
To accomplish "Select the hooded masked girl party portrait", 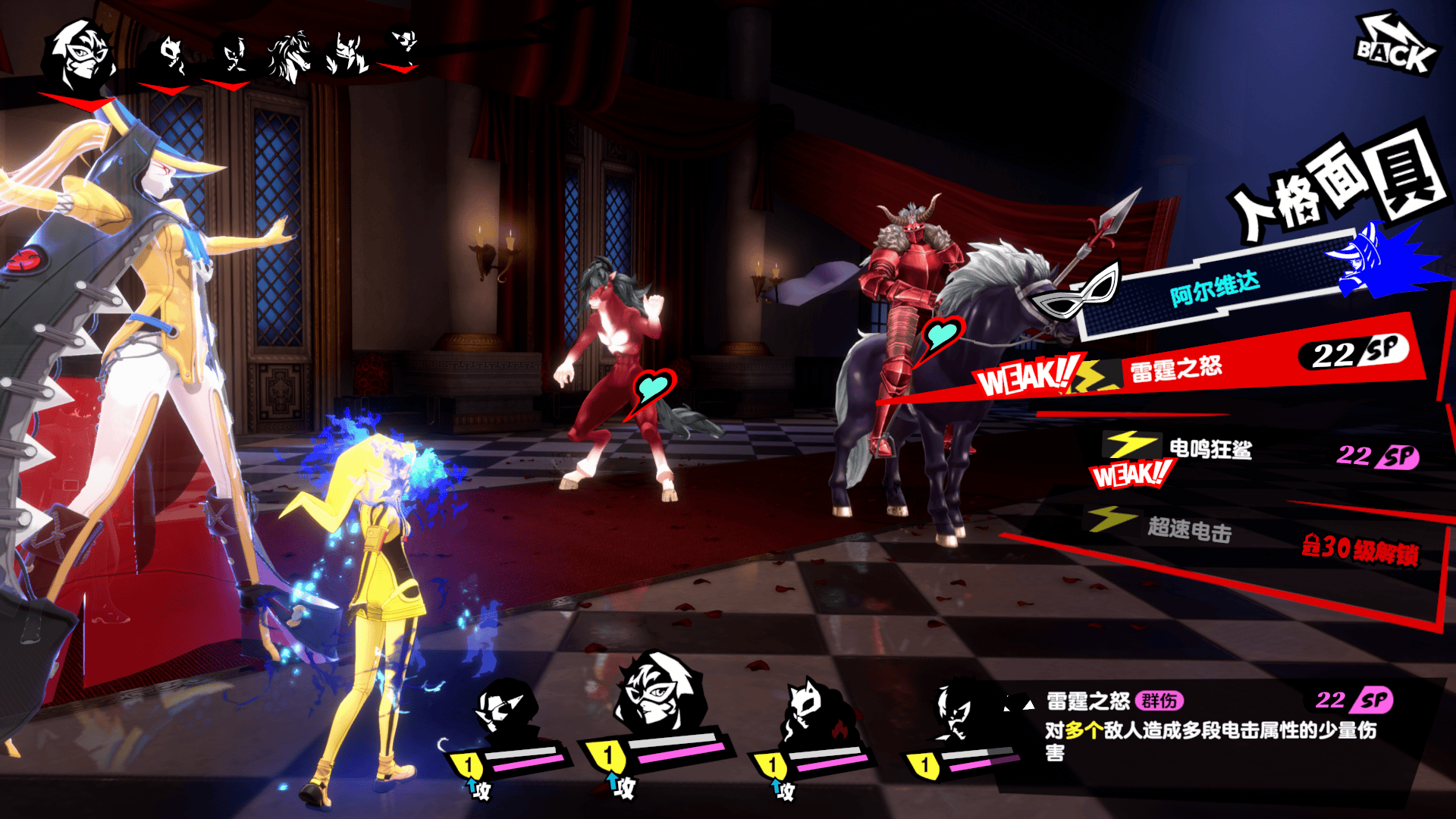I will click(x=656, y=694).
